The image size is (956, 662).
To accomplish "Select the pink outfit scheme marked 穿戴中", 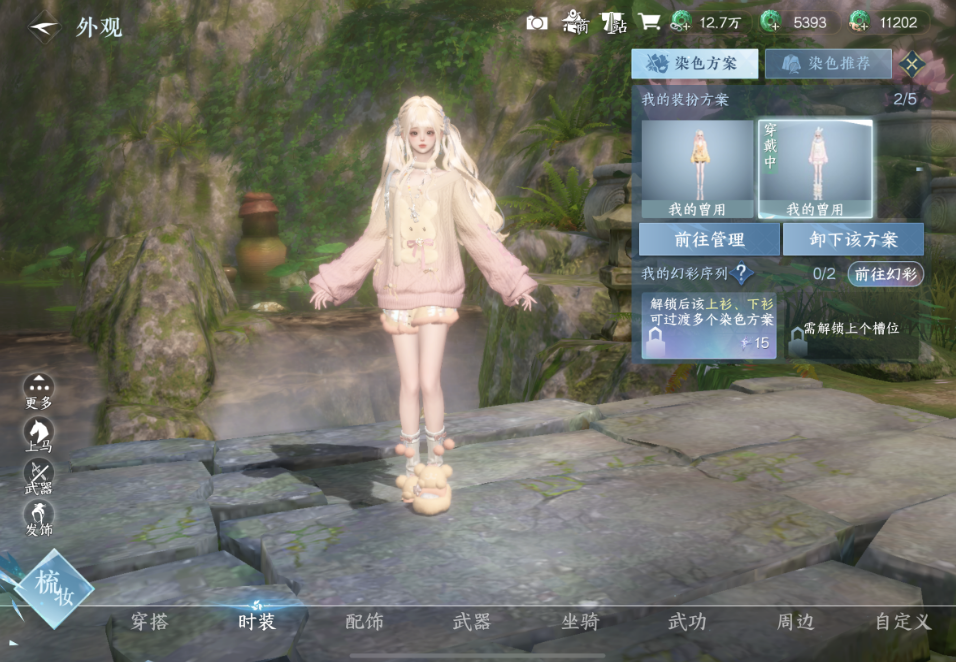I will pyautogui.click(x=815, y=168).
